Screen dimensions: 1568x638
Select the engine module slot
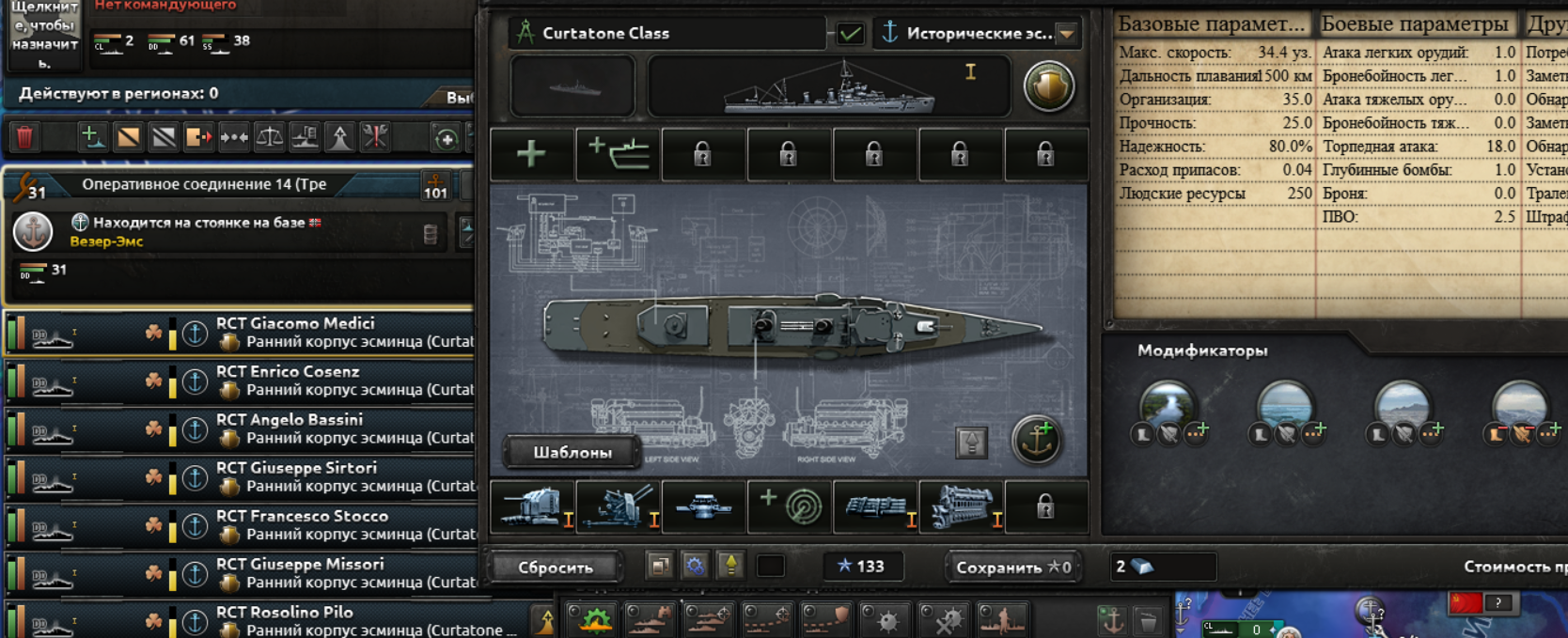(x=961, y=506)
